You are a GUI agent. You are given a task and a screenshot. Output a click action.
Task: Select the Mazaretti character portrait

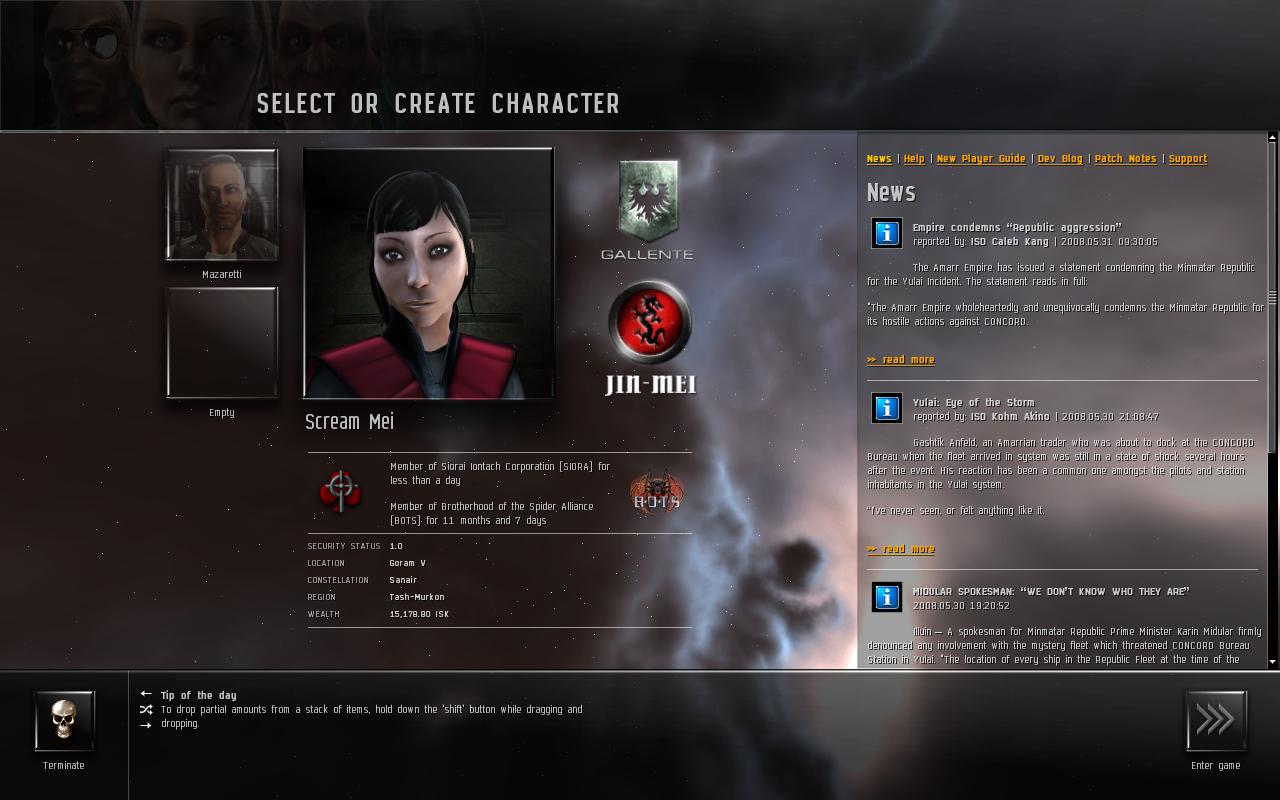[x=221, y=205]
